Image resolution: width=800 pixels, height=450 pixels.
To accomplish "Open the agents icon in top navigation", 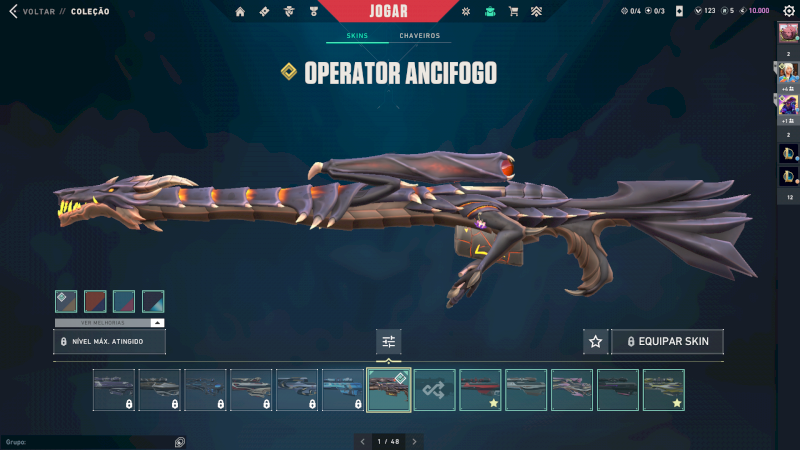I will (x=289, y=11).
